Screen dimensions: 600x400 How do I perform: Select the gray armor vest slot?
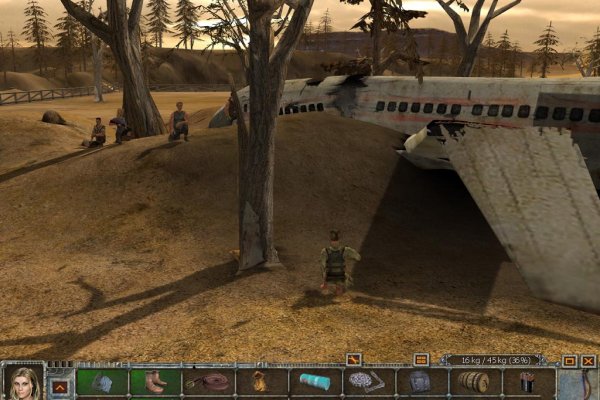coord(421,382)
